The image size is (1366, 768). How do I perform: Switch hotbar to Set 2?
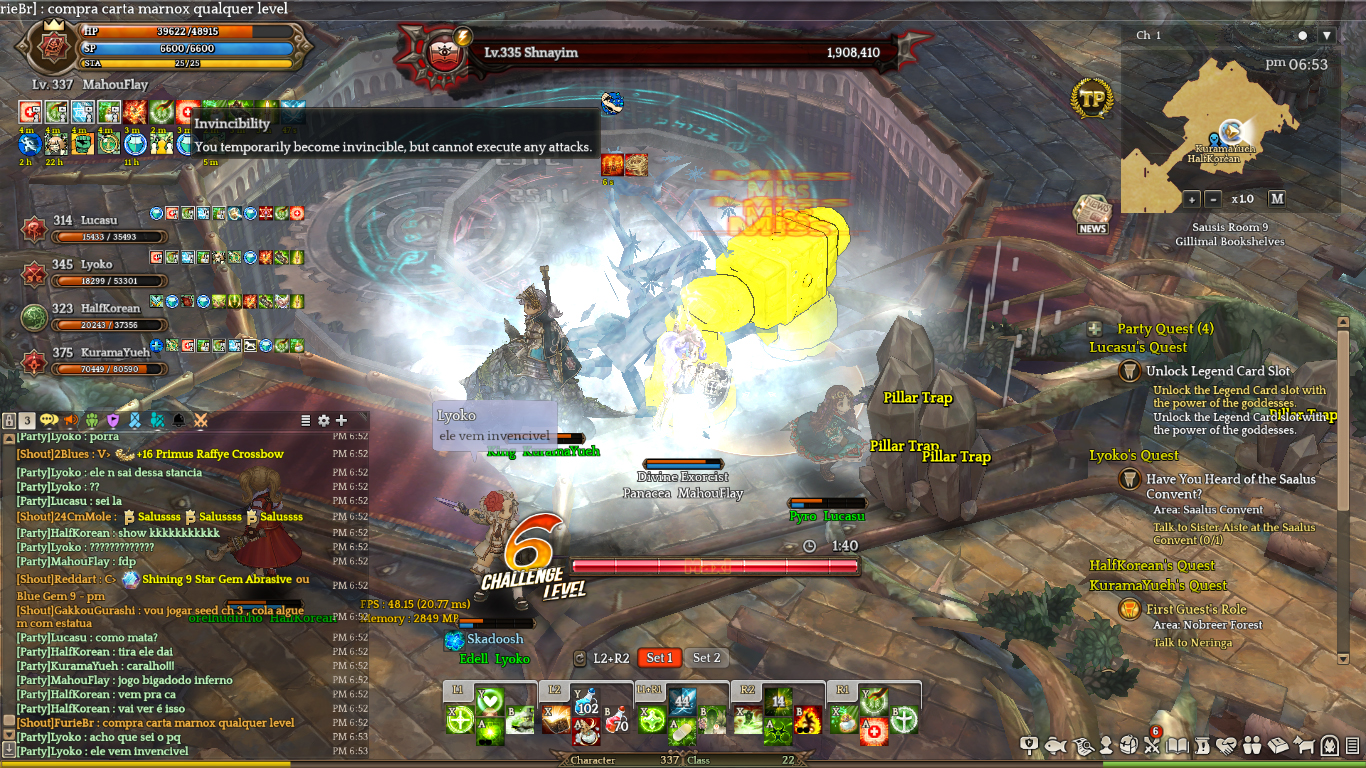pos(707,658)
